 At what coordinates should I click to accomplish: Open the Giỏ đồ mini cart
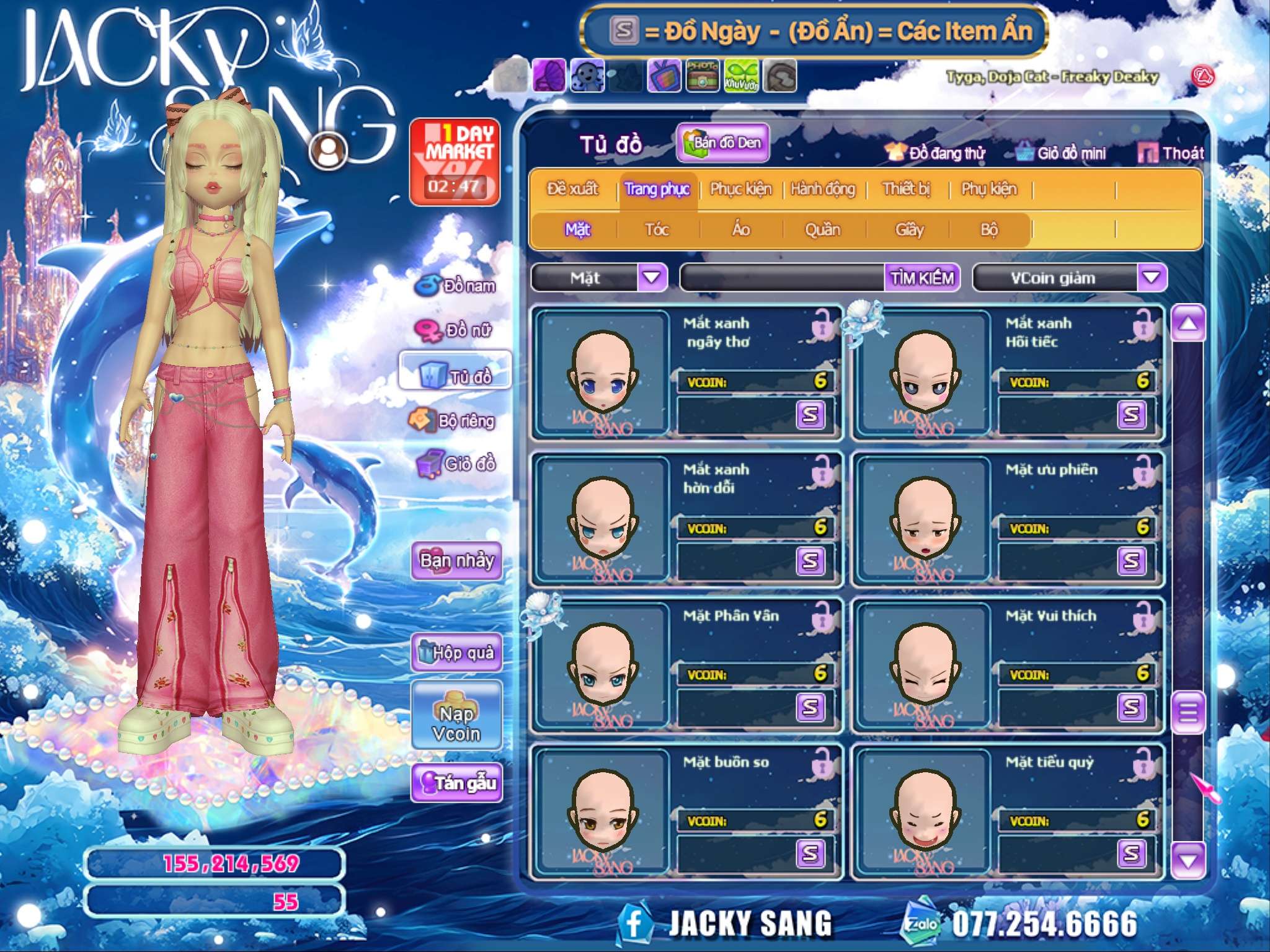[x=1062, y=153]
